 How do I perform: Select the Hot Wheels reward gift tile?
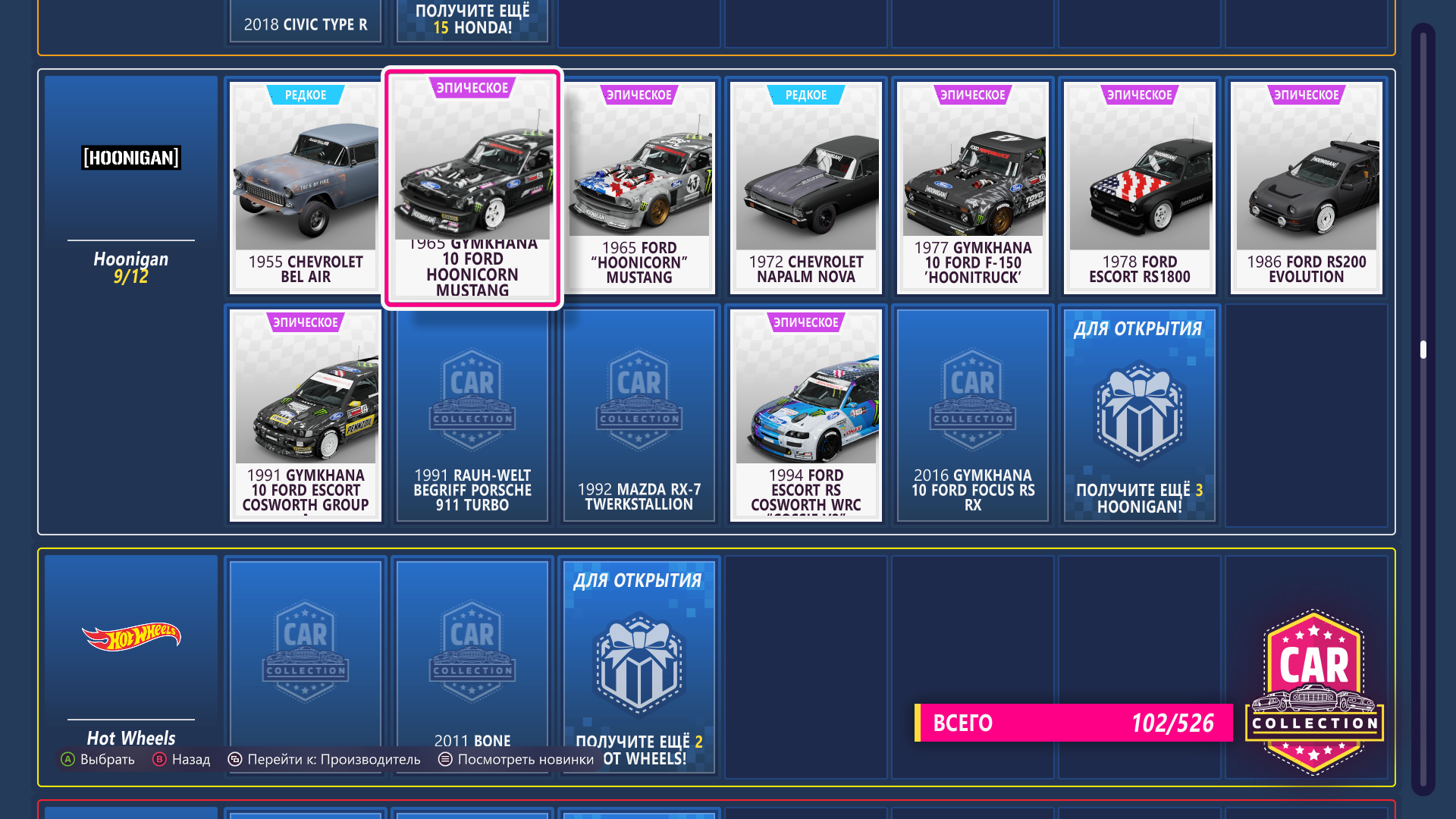pos(639,665)
